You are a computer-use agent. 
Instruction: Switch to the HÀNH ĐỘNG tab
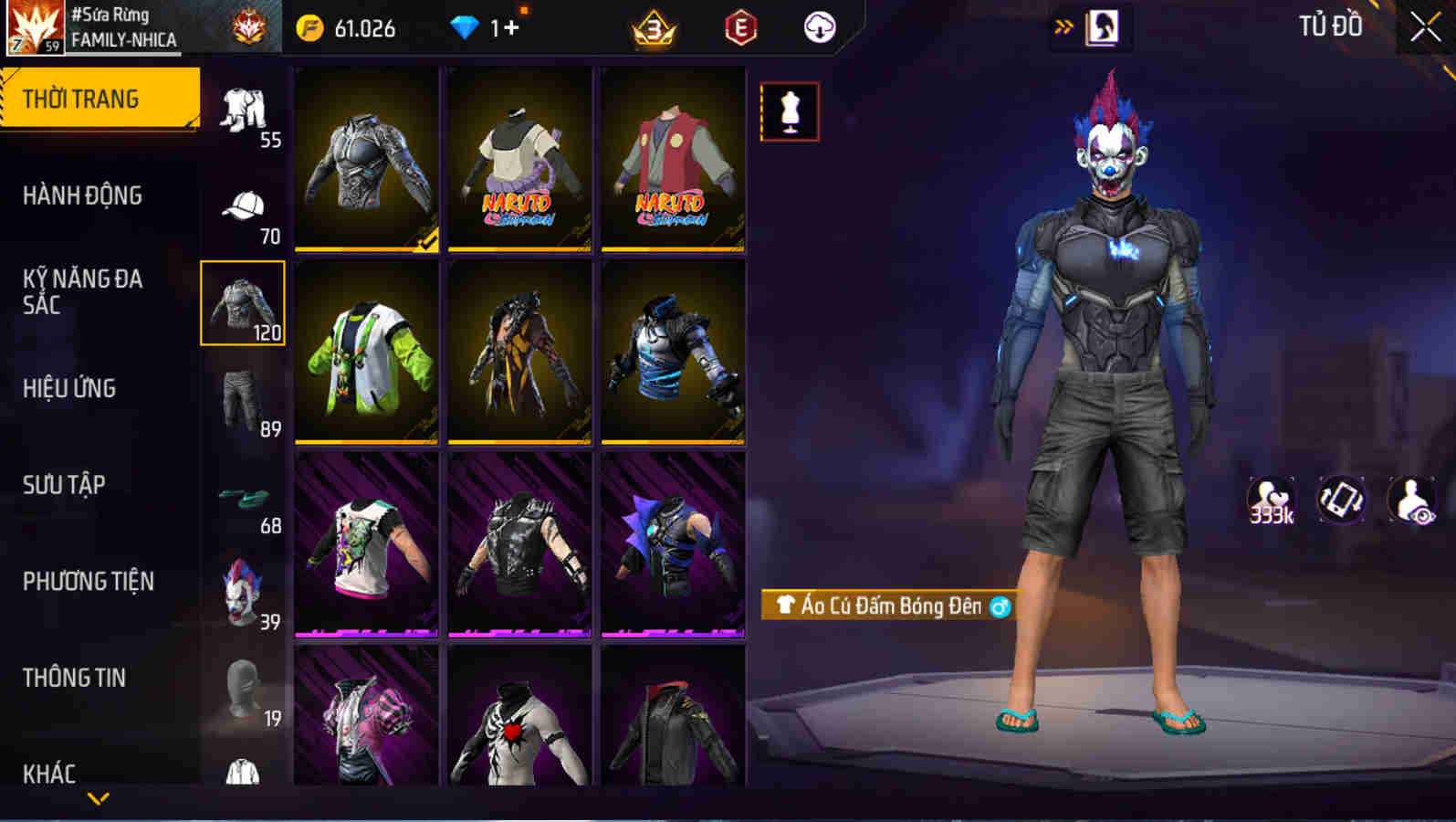tap(82, 195)
